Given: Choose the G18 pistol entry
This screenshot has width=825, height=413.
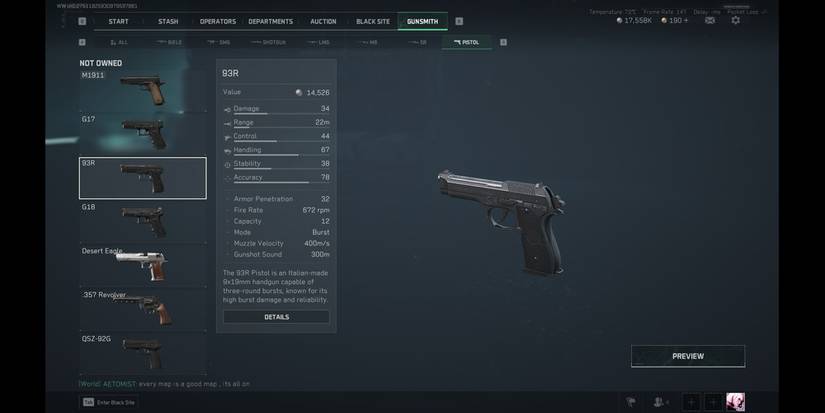Looking at the screenshot, I should [143, 220].
